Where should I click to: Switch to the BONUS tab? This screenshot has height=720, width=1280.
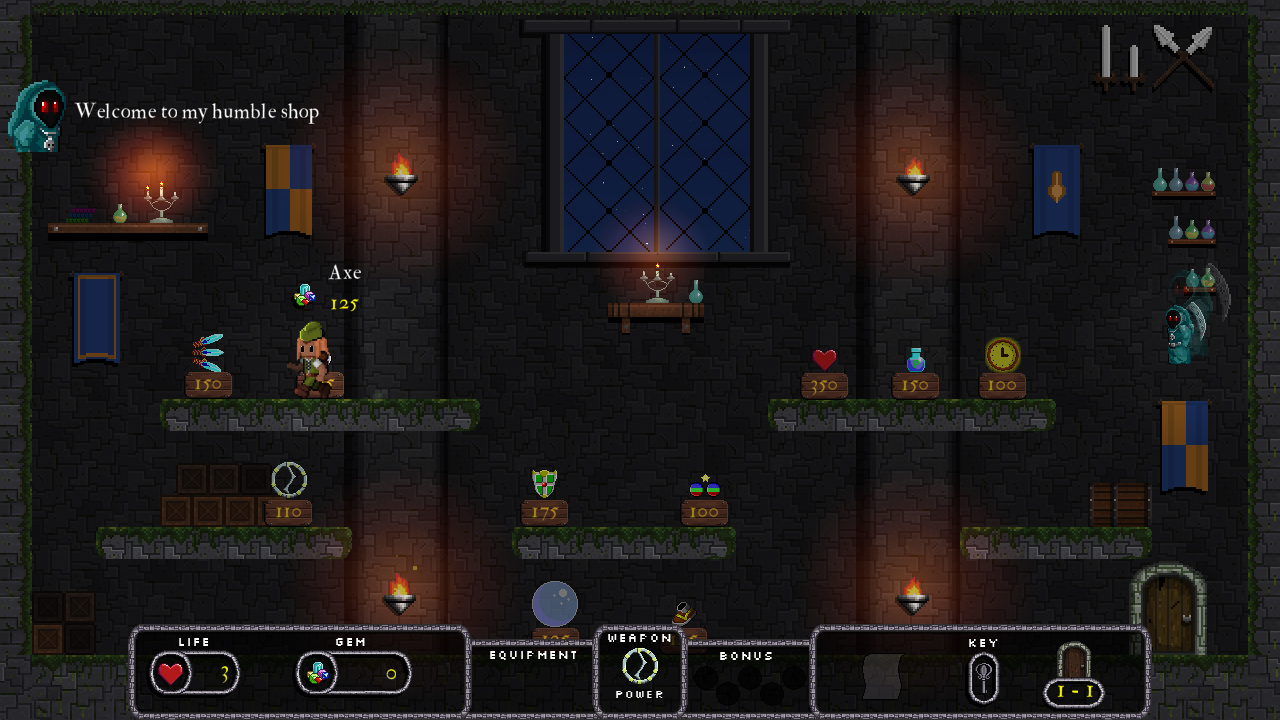(747, 657)
